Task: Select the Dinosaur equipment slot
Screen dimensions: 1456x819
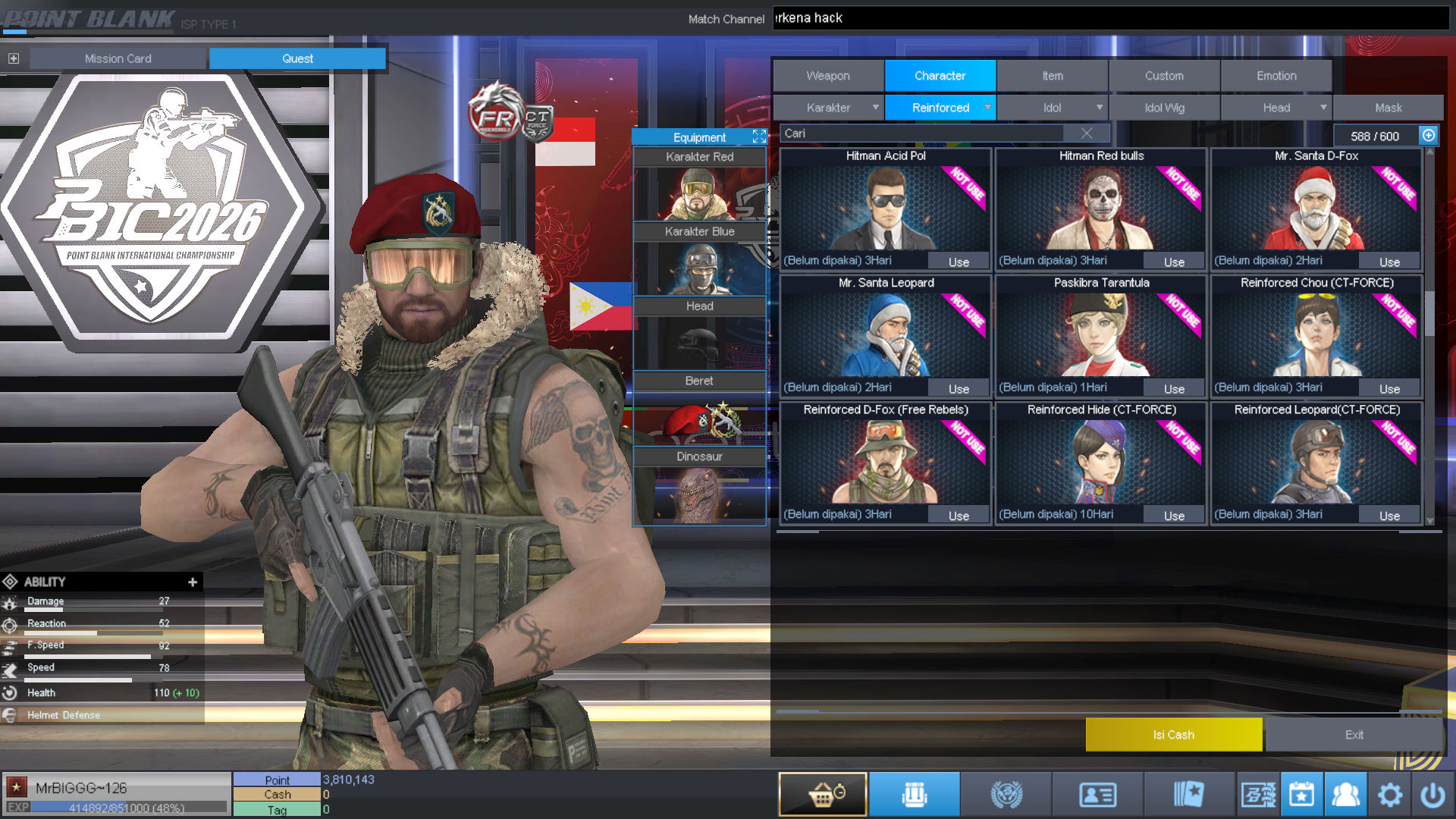Action: click(699, 486)
